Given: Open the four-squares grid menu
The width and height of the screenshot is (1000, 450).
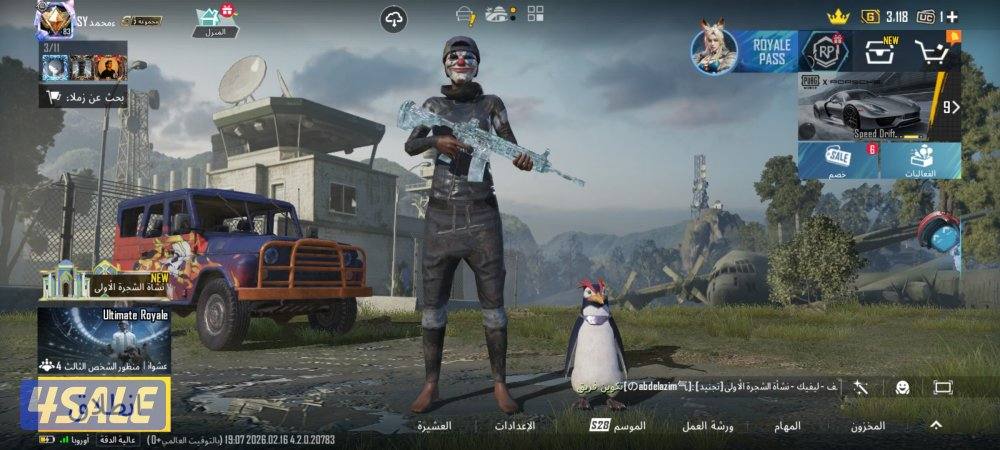Looking at the screenshot, I should coord(536,14).
